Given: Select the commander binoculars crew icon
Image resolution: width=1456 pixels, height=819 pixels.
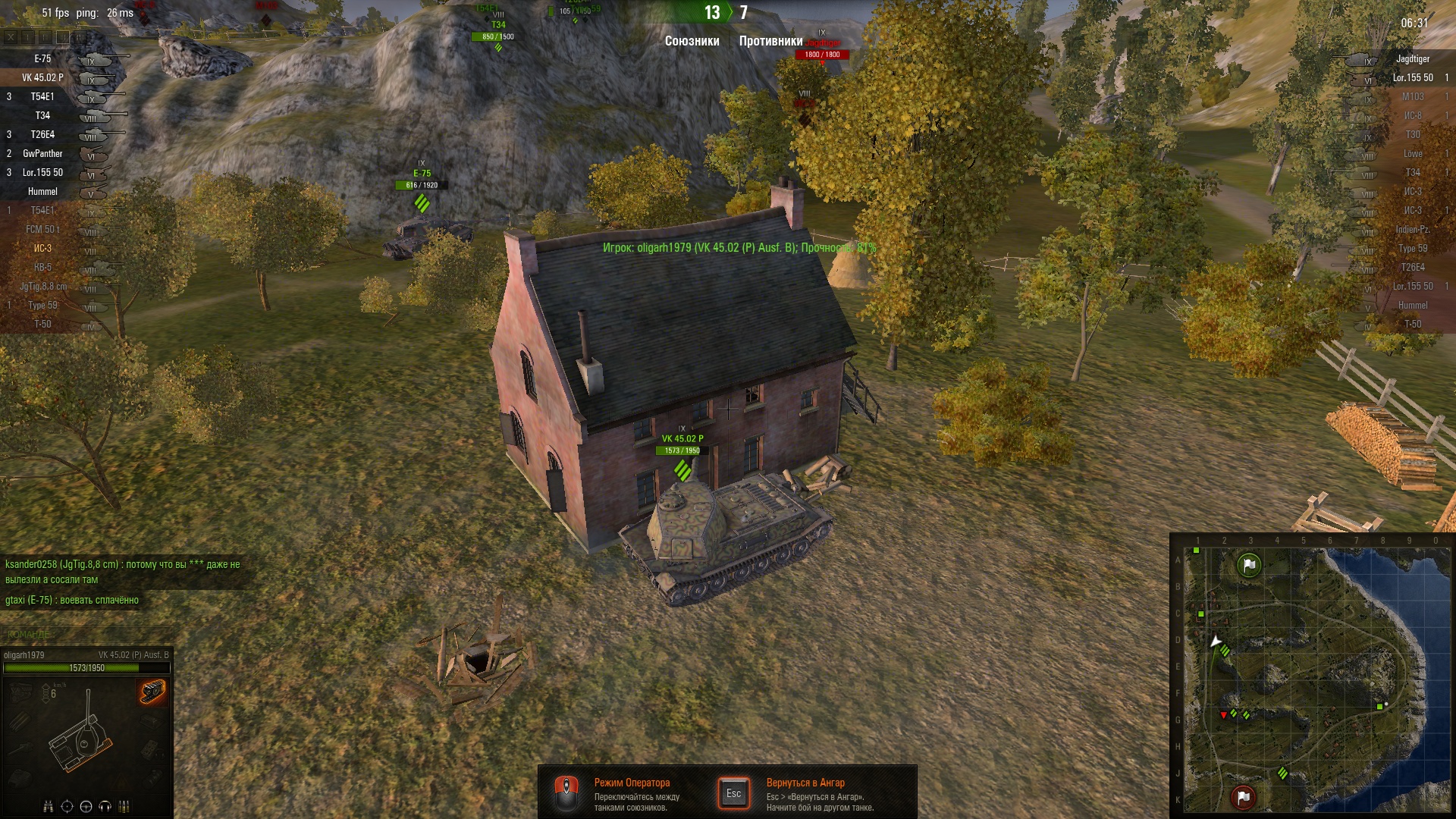Looking at the screenshot, I should click(49, 806).
